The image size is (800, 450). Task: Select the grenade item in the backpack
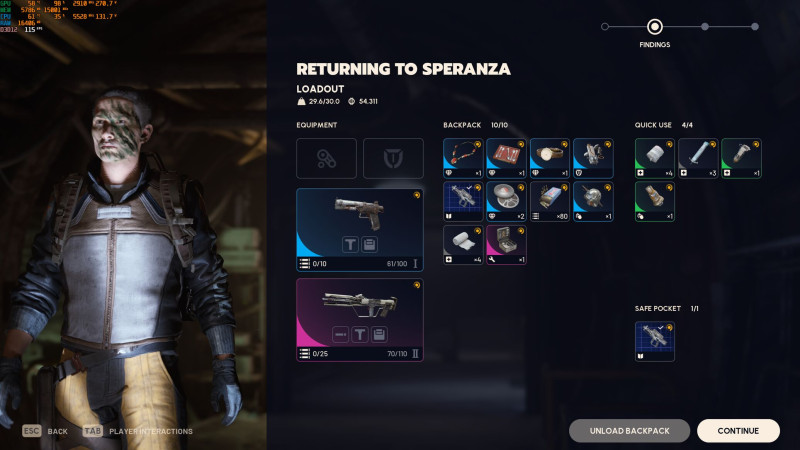tap(593, 201)
